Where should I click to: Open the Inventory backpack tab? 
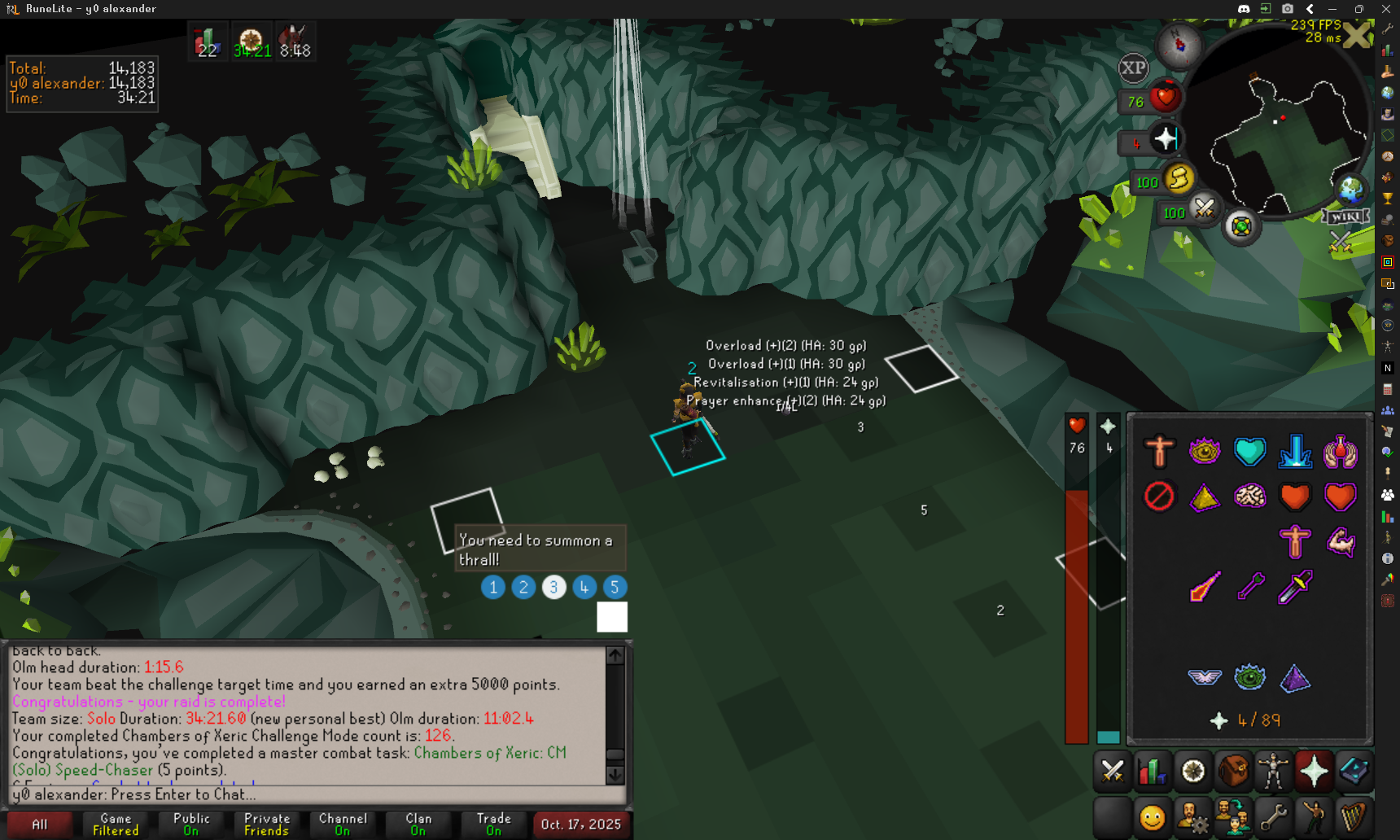(1233, 771)
